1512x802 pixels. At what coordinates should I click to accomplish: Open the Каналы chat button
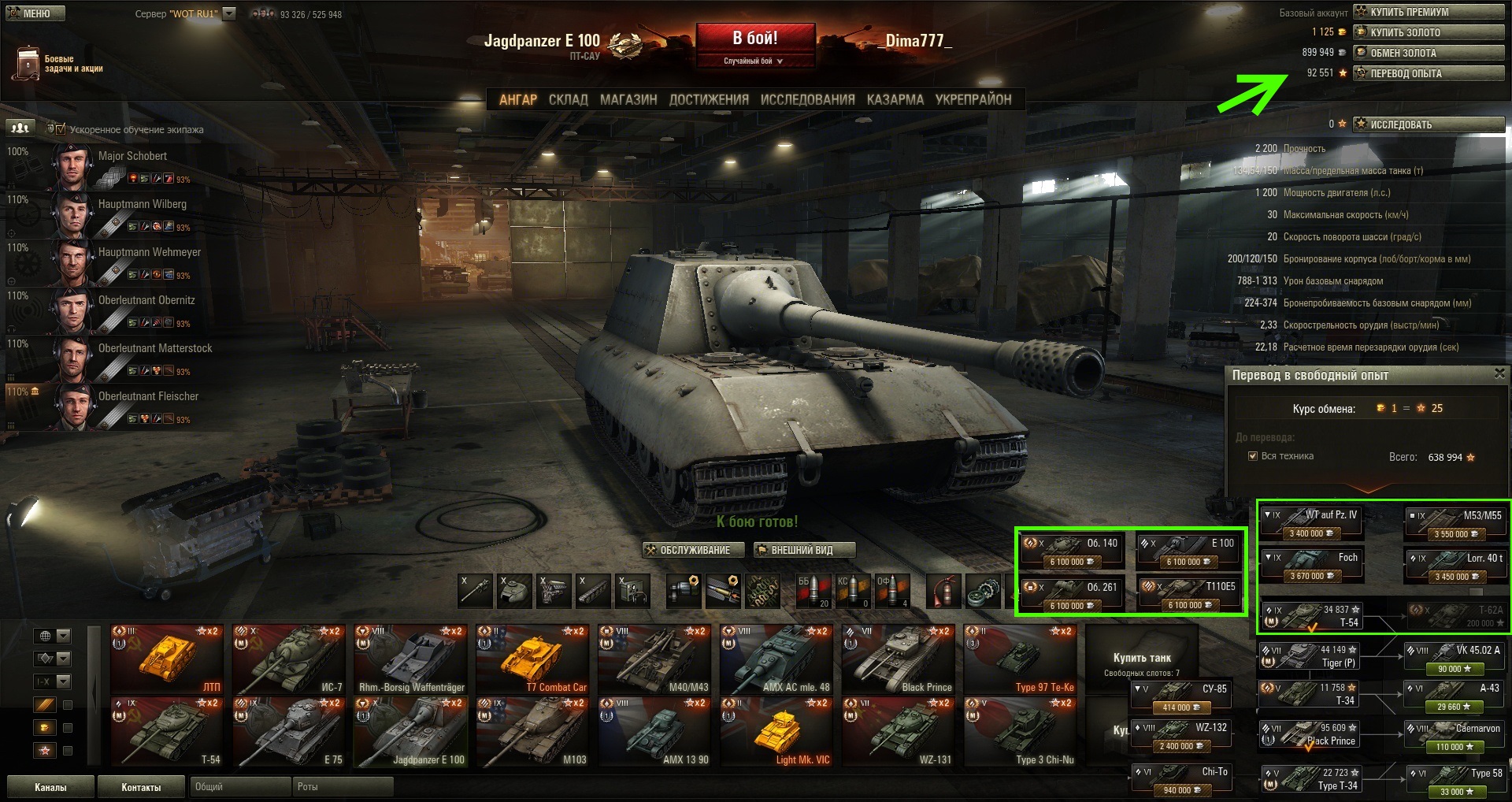coord(50,787)
